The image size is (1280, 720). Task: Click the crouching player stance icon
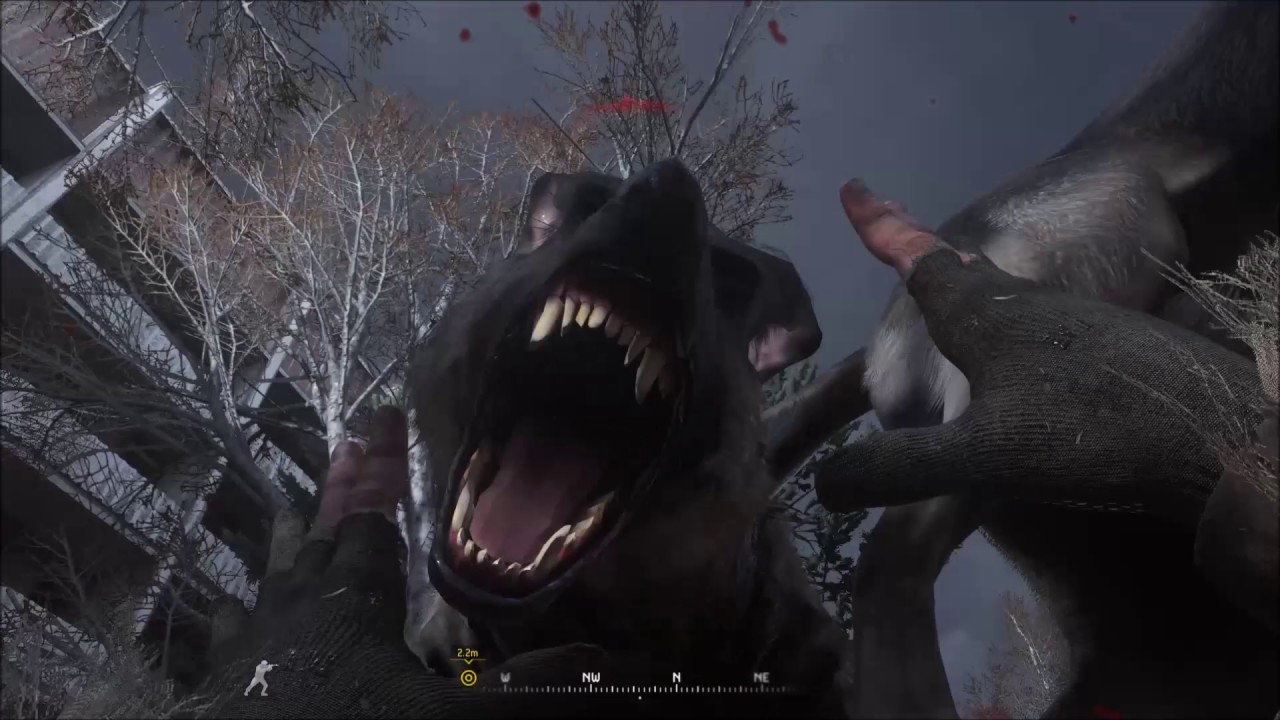[x=261, y=678]
